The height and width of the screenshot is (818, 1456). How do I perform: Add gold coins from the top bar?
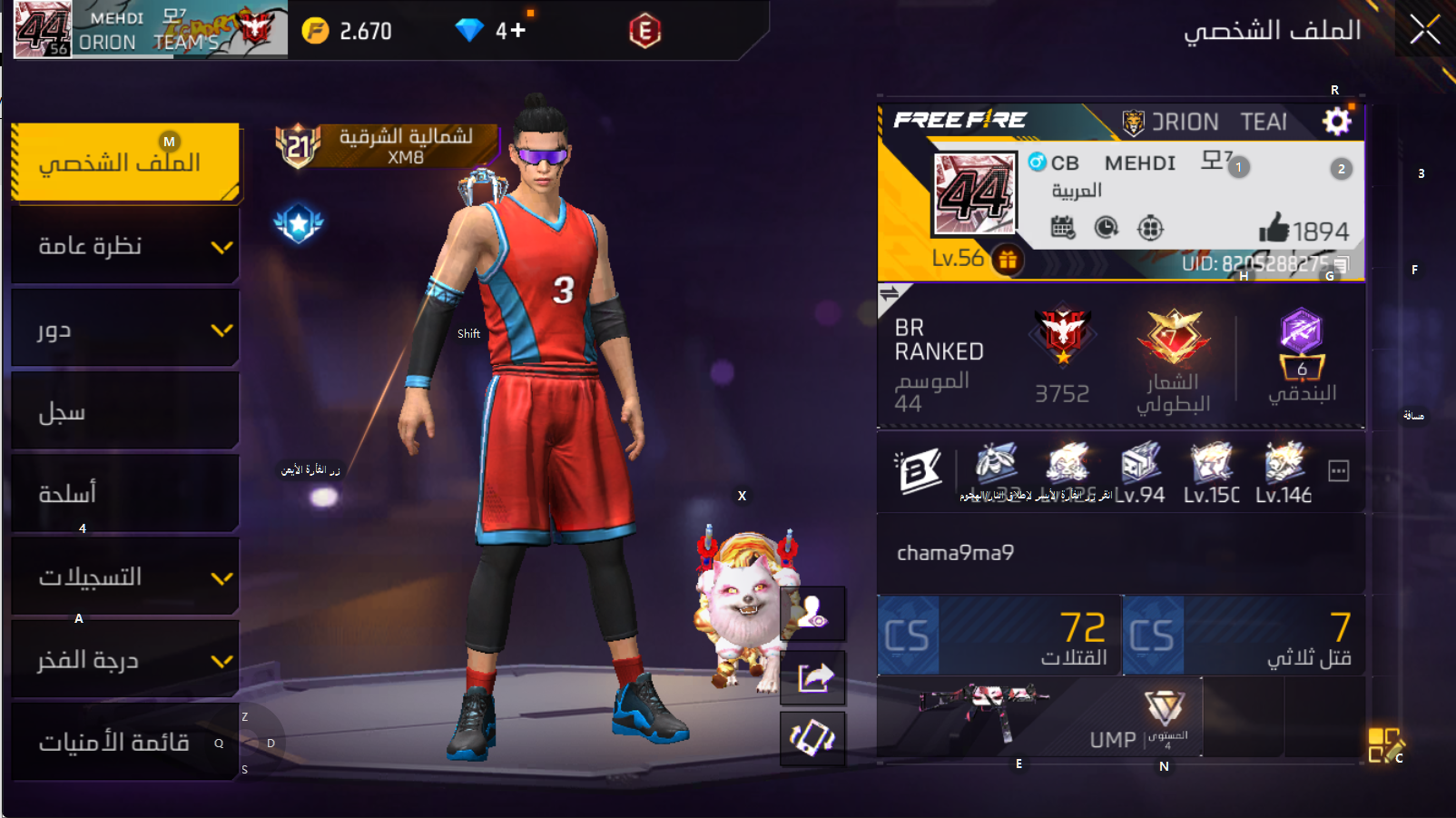(315, 31)
